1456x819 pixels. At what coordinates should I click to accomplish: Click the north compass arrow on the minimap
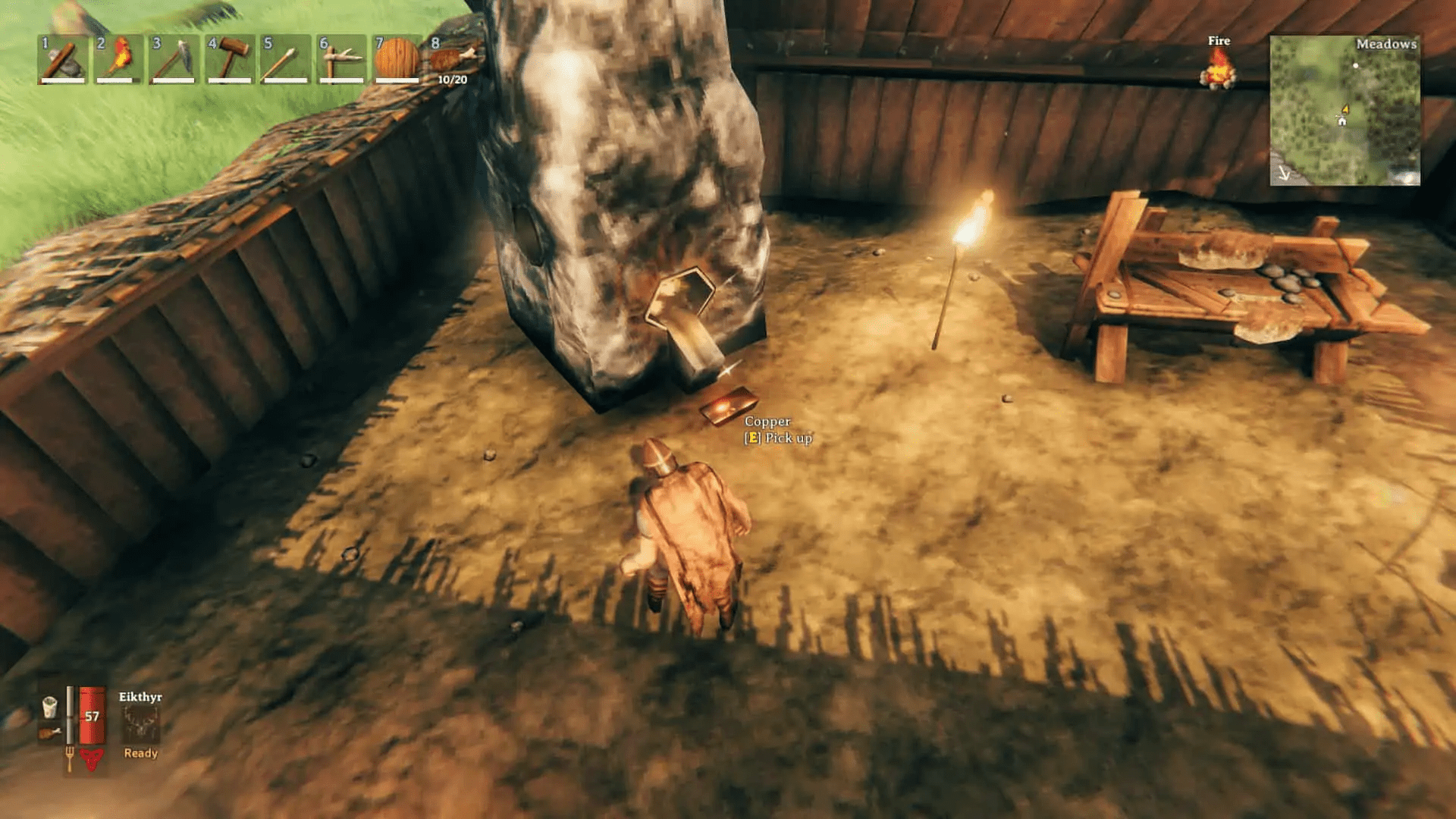tap(1284, 174)
